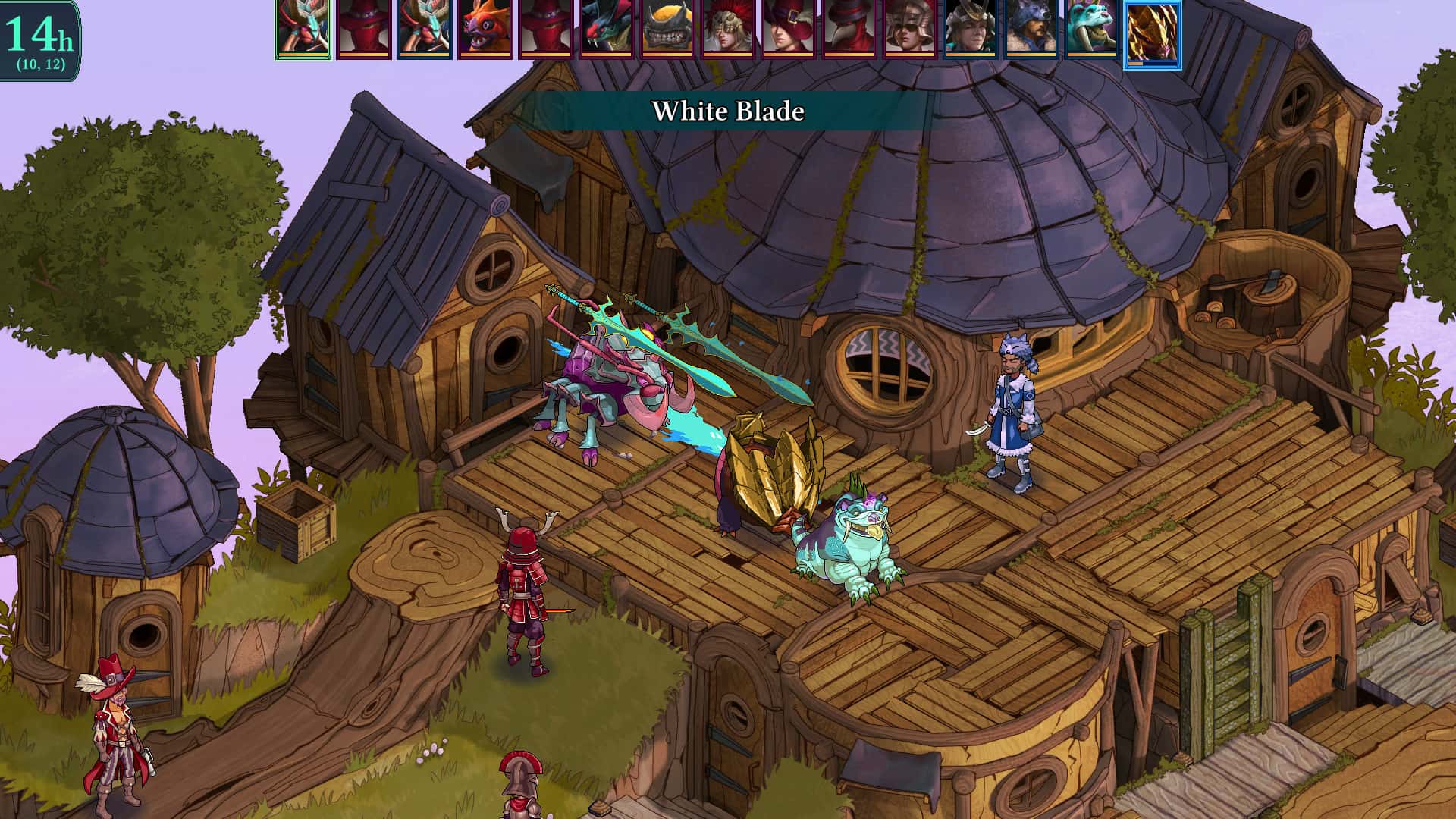Choose the wolf-pelt hunter portrait
This screenshot has height=819, width=1456.
[x=1031, y=30]
